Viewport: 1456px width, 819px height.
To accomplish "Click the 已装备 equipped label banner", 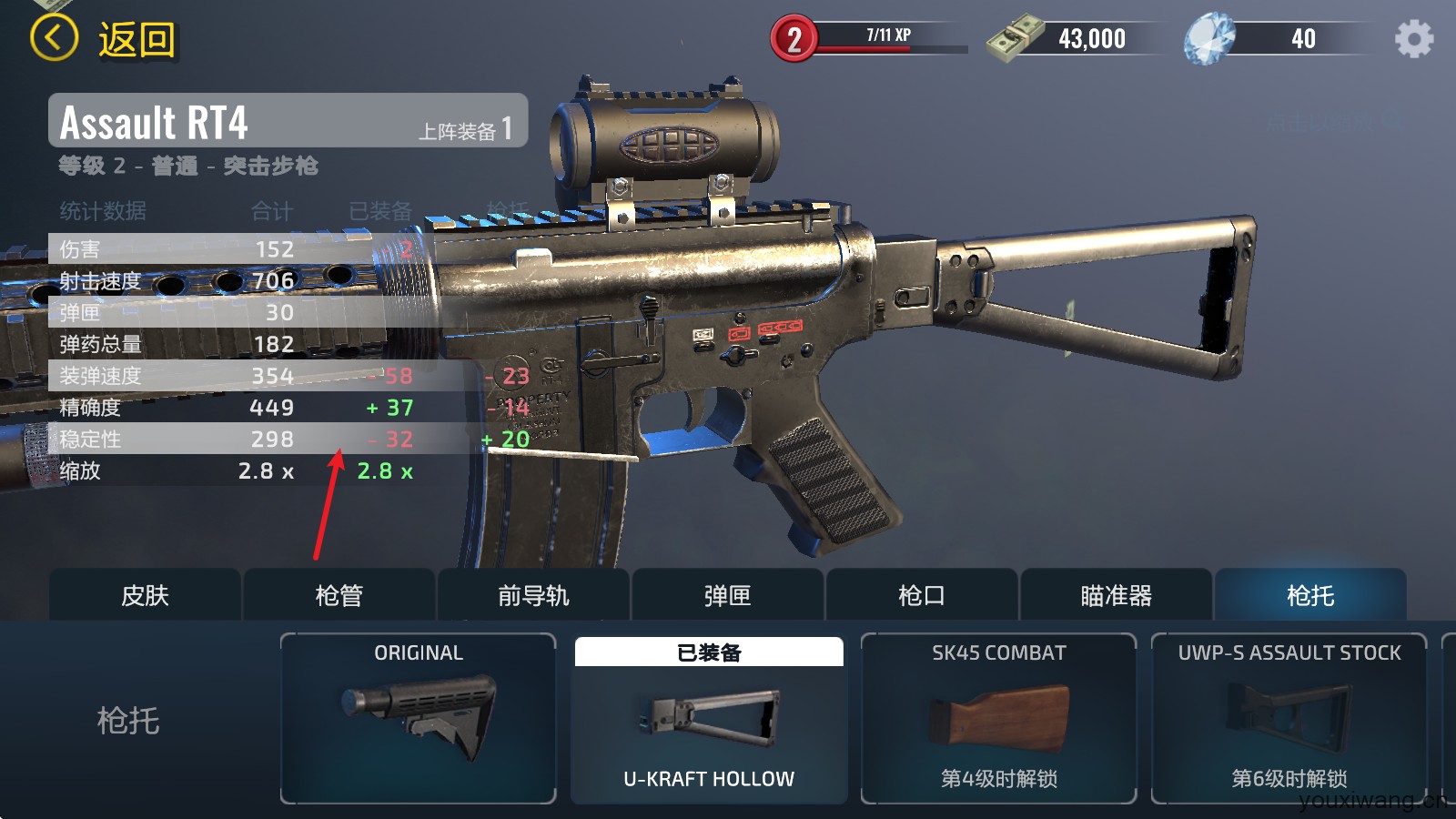I will [x=707, y=652].
